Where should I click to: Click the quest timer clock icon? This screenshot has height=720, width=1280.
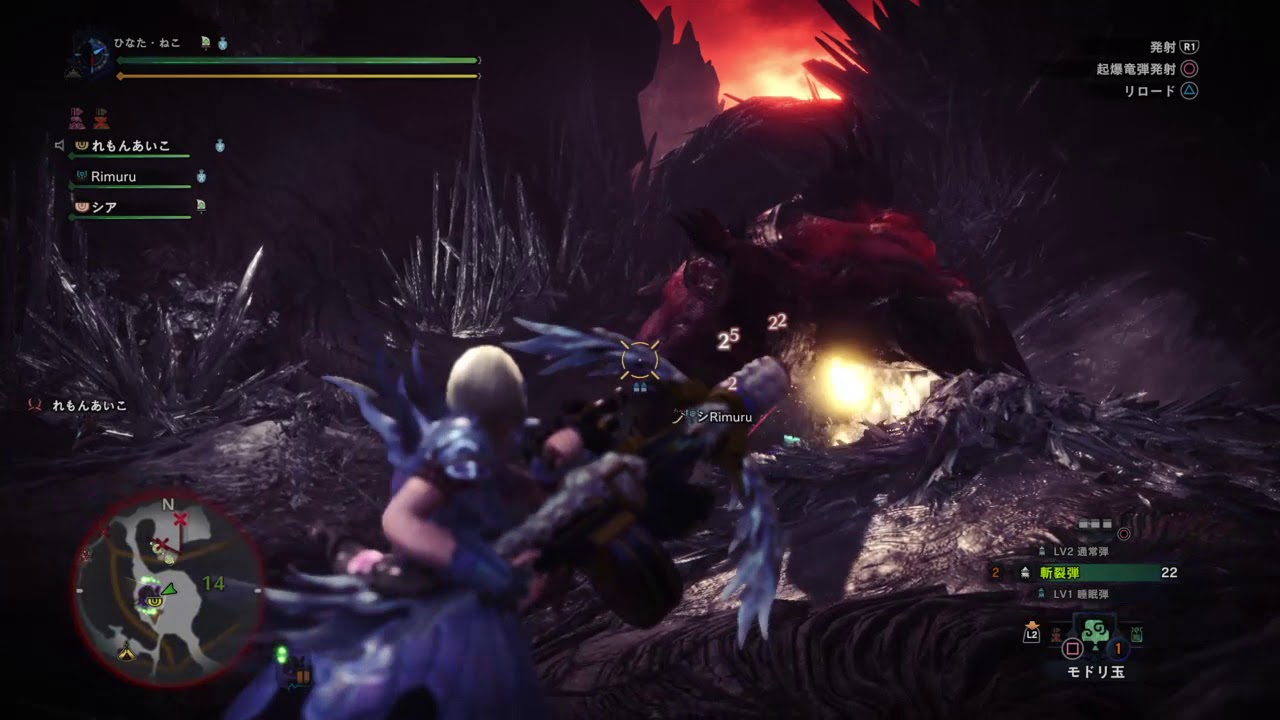(90, 54)
